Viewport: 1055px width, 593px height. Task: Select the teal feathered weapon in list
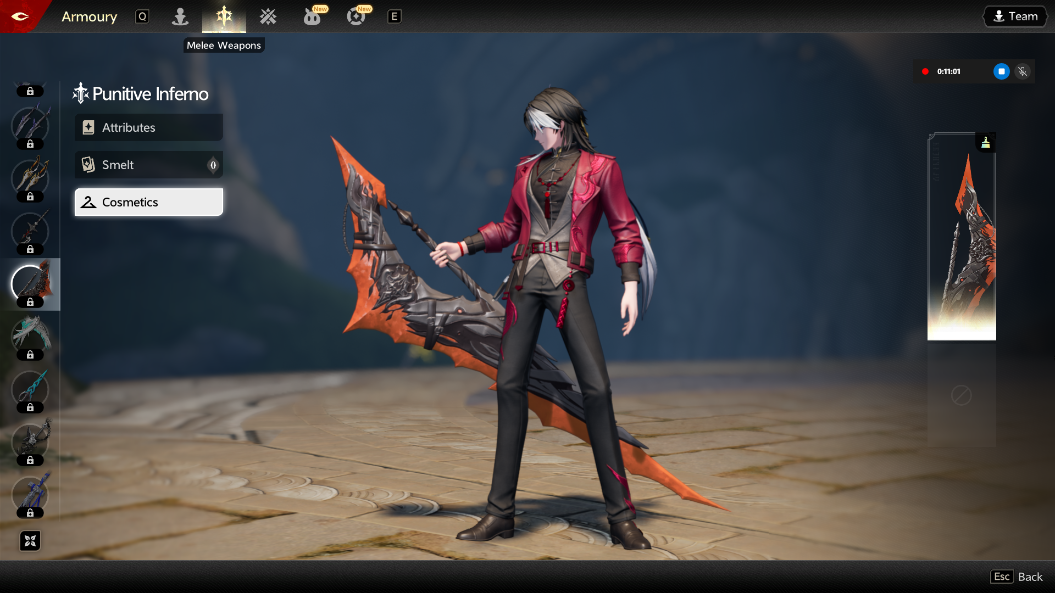(x=30, y=336)
